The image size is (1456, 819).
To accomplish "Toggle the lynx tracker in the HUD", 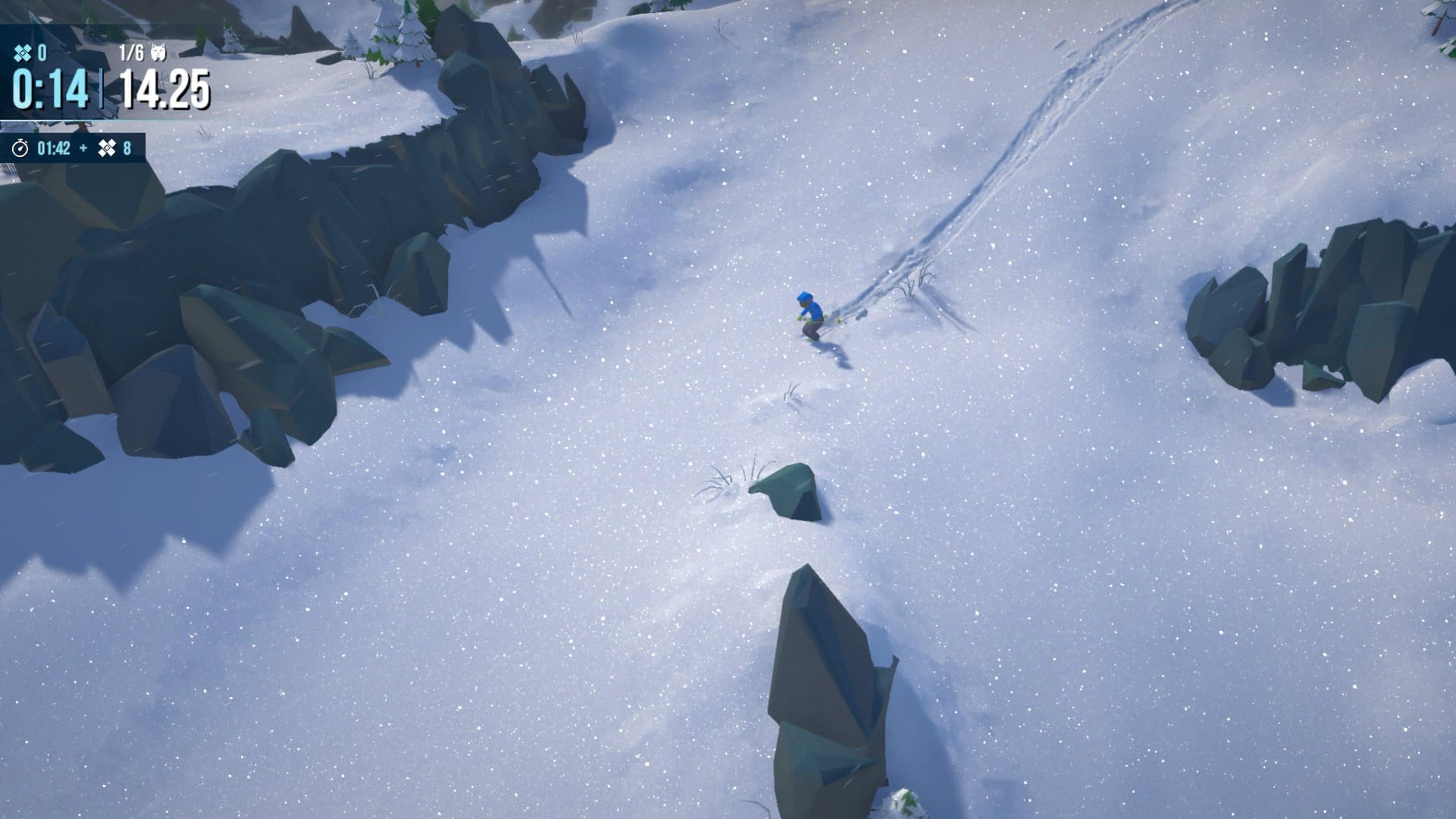I will pyautogui.click(x=144, y=52).
